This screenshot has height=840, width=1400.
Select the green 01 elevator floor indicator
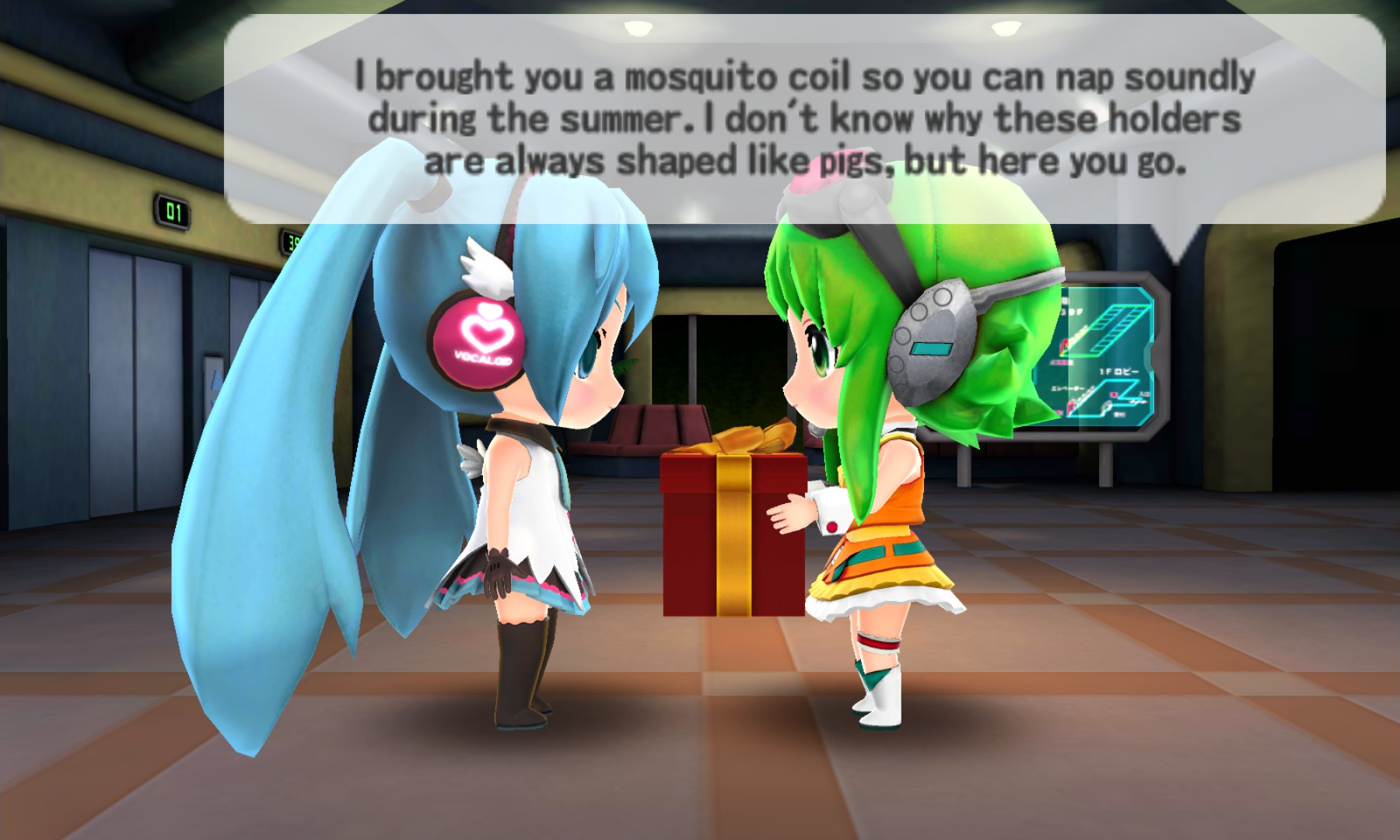point(173,212)
